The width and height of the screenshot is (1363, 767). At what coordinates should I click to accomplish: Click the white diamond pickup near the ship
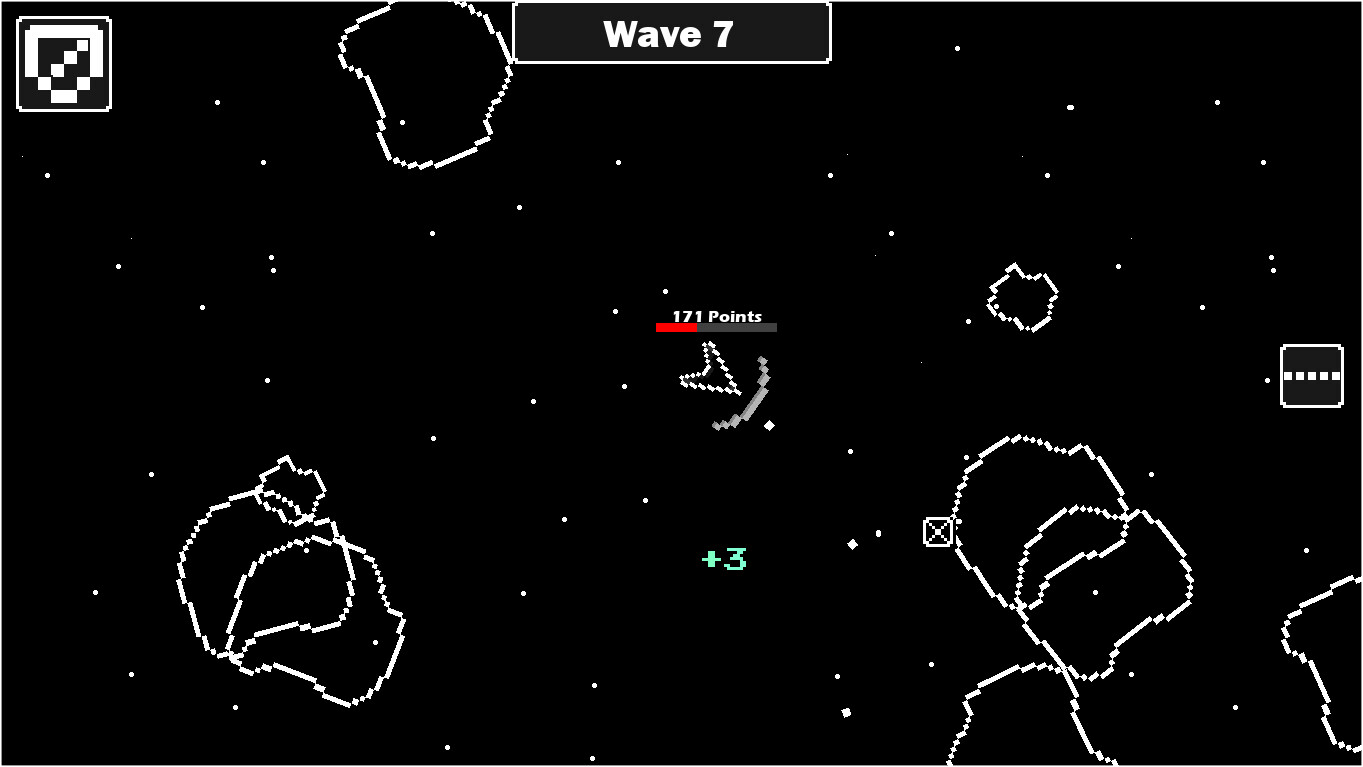[768, 424]
